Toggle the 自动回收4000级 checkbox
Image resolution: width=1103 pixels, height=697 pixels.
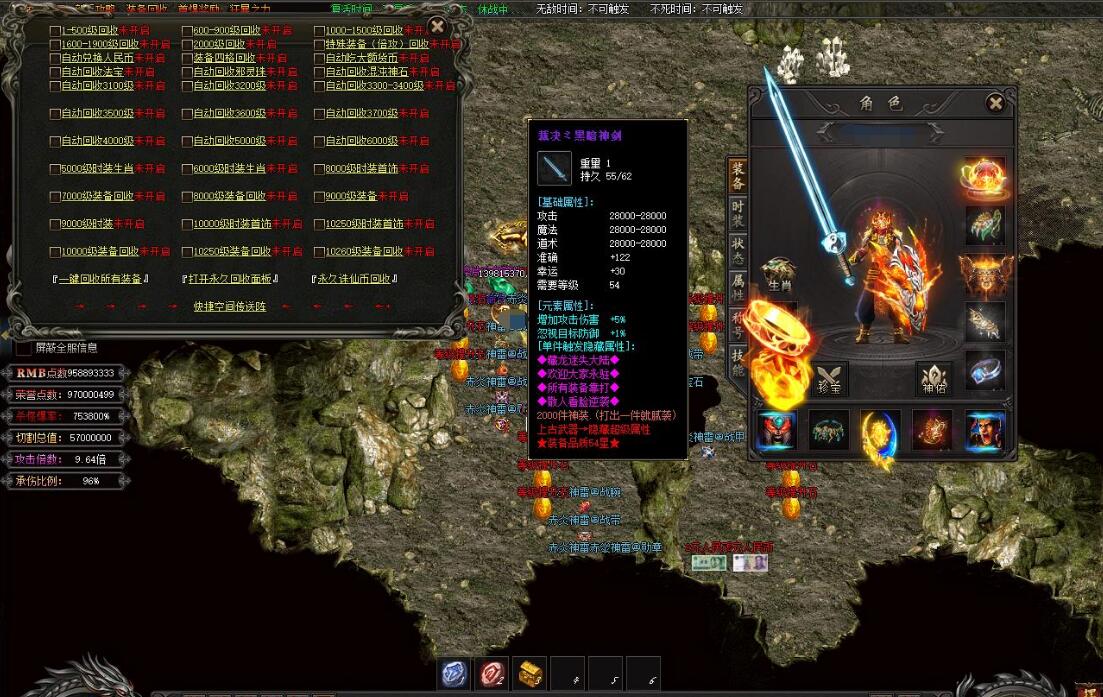[x=56, y=141]
